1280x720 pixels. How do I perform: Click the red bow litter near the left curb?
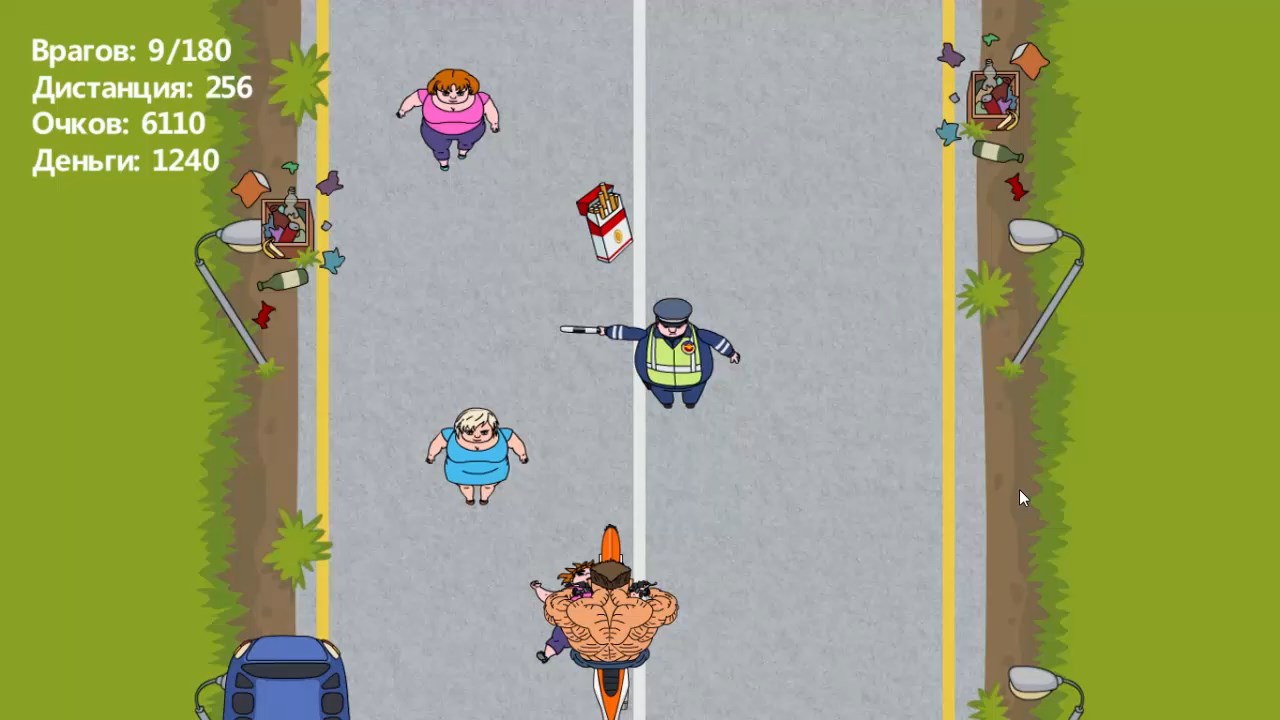(262, 312)
